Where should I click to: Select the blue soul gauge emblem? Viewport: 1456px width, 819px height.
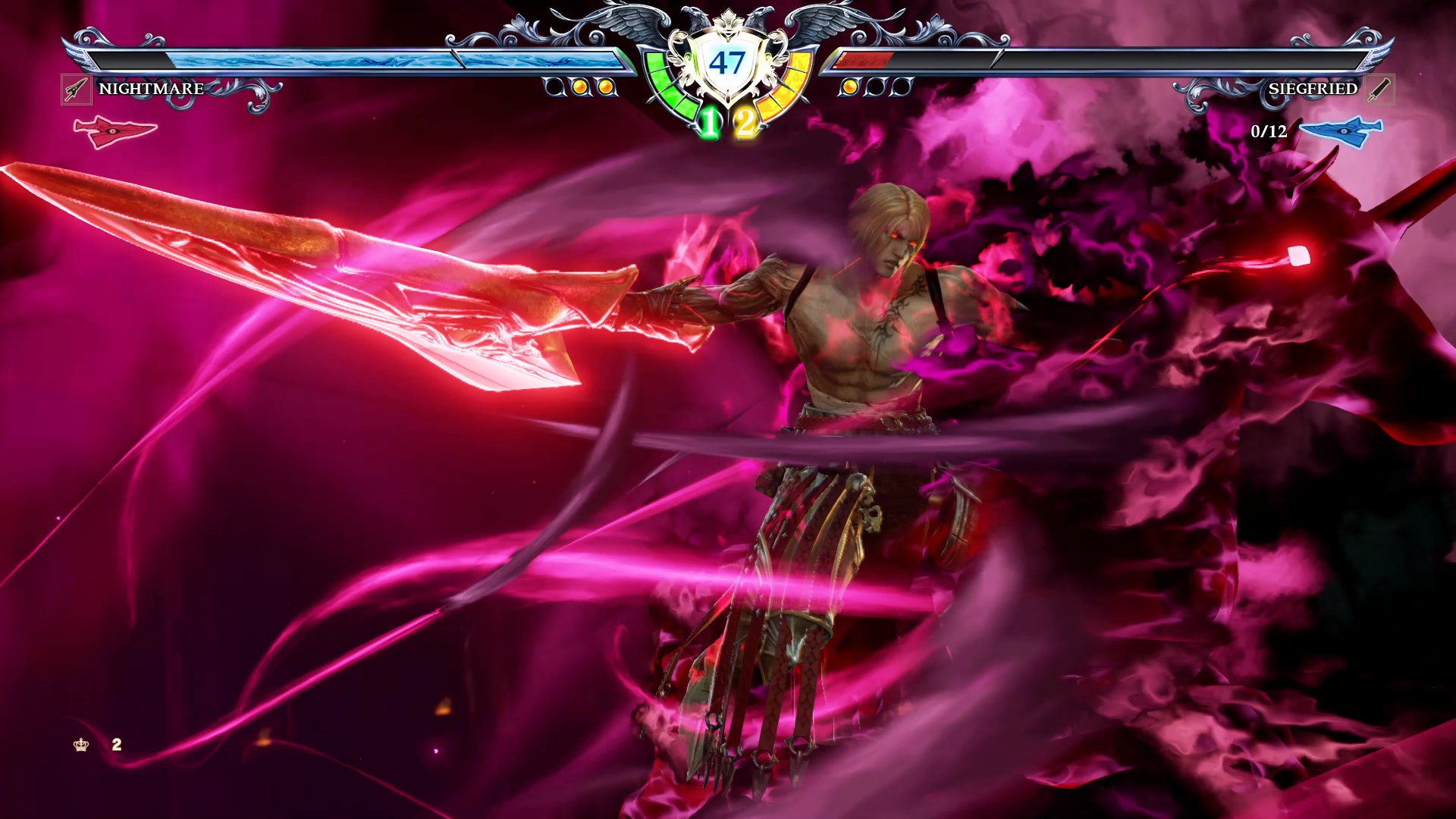(x=1341, y=131)
